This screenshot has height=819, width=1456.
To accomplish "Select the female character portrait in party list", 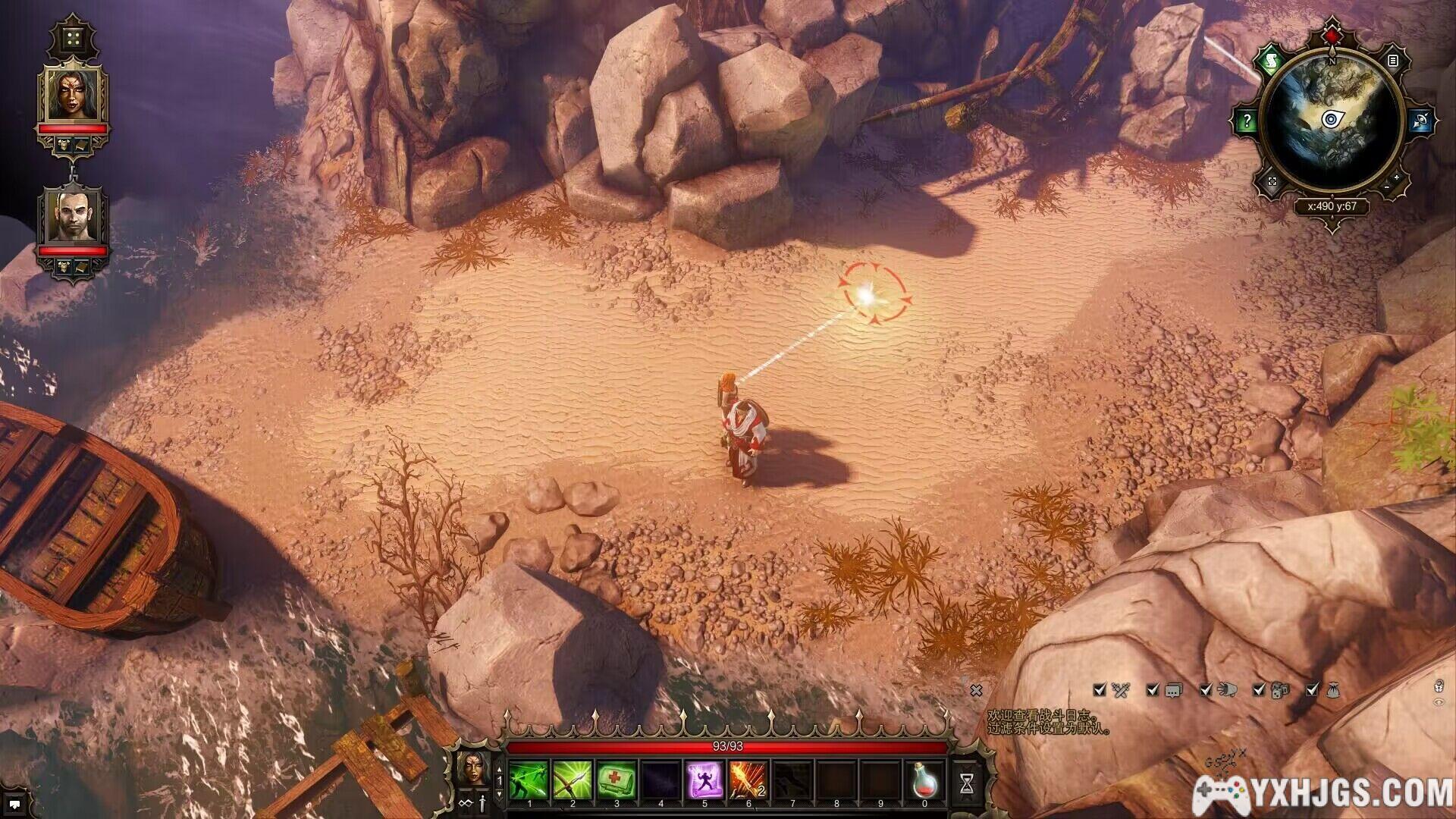I will (x=74, y=95).
